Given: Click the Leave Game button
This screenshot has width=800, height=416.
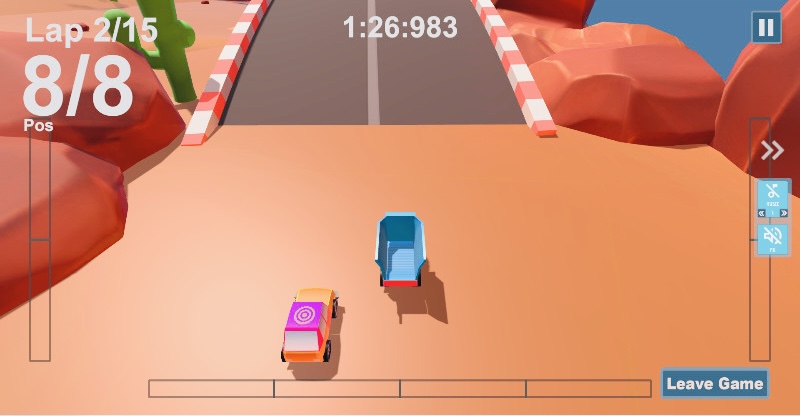Looking at the screenshot, I should click(714, 384).
